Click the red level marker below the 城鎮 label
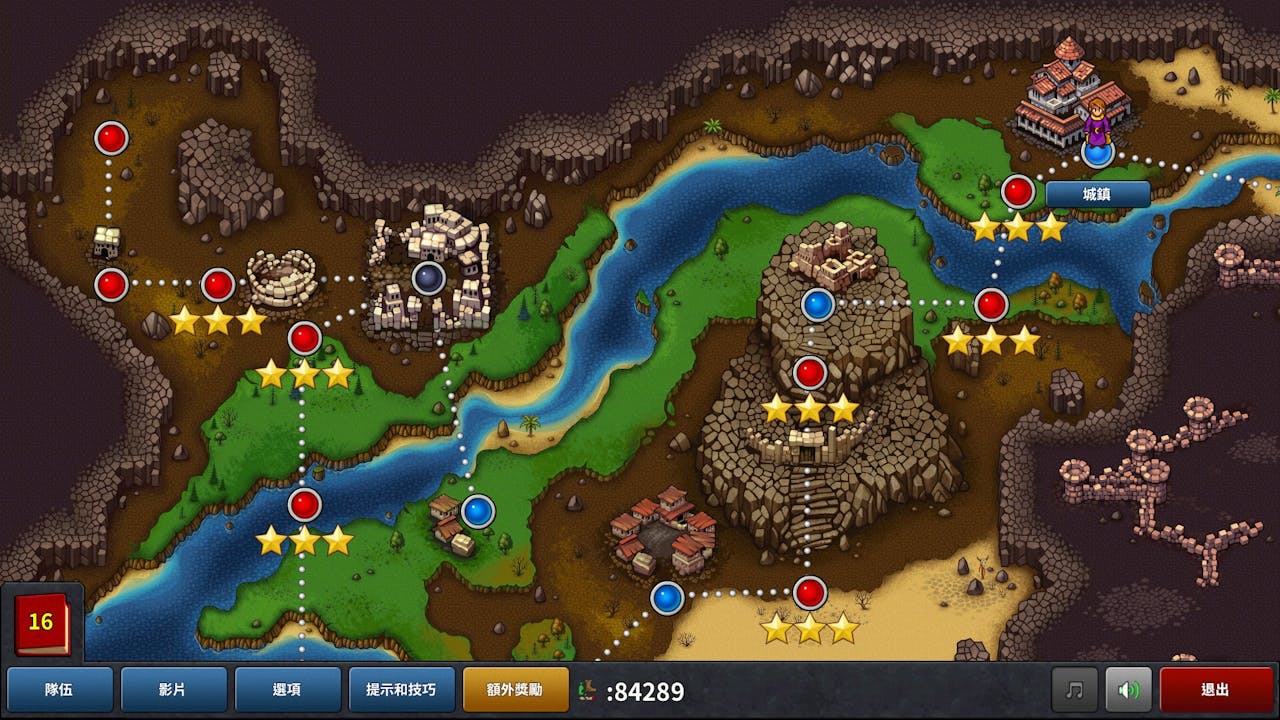Viewport: 1280px width, 720px height. [x=1018, y=189]
